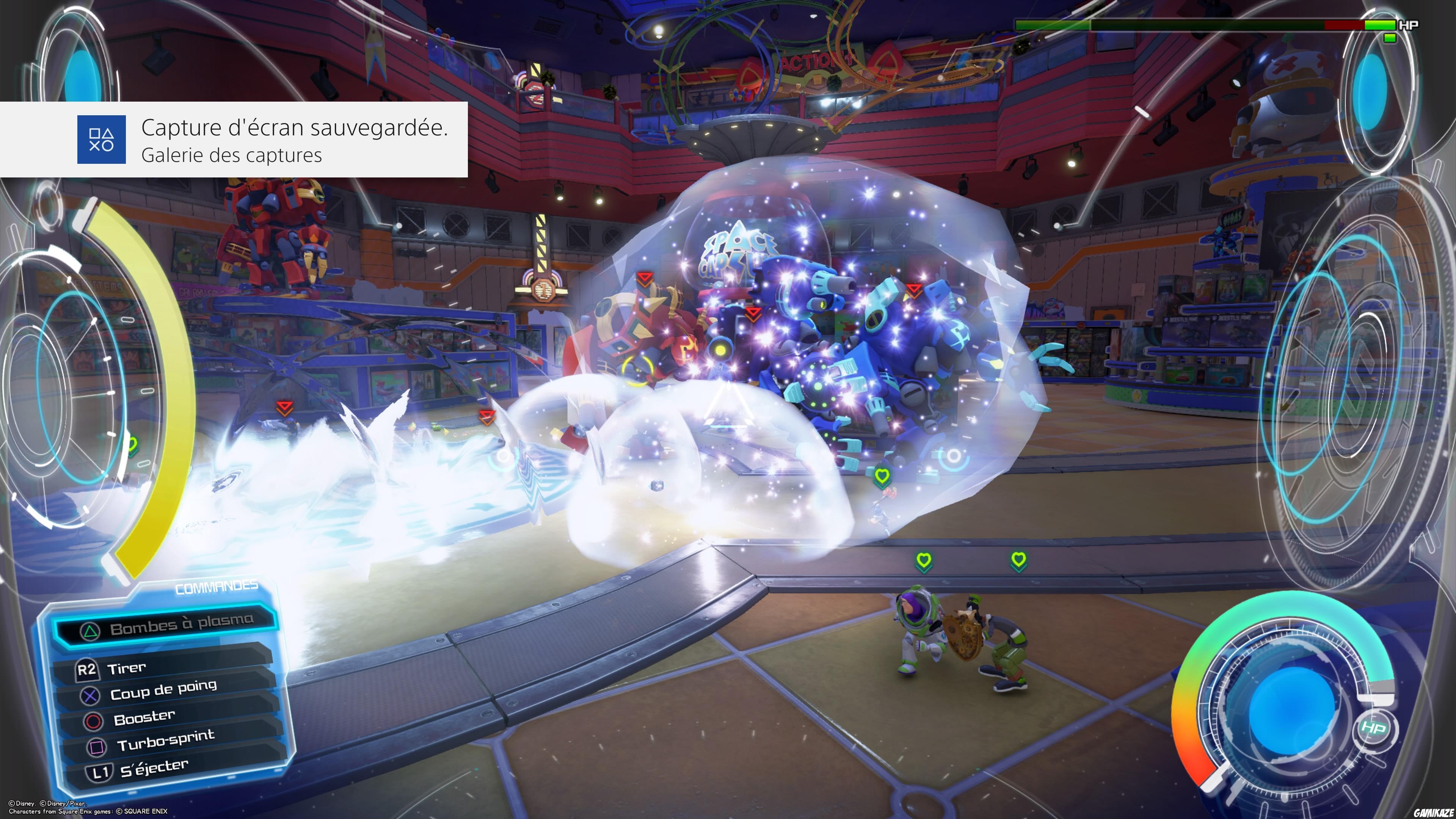Expand the COMMANDES menu header
The width and height of the screenshot is (1456, 819).
click(x=217, y=588)
